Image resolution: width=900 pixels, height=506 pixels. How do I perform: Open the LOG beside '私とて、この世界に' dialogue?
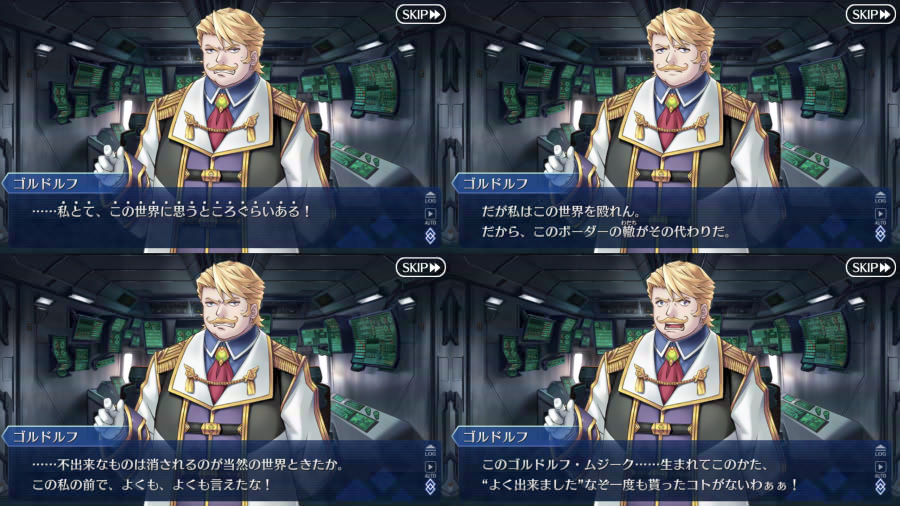pyautogui.click(x=430, y=197)
